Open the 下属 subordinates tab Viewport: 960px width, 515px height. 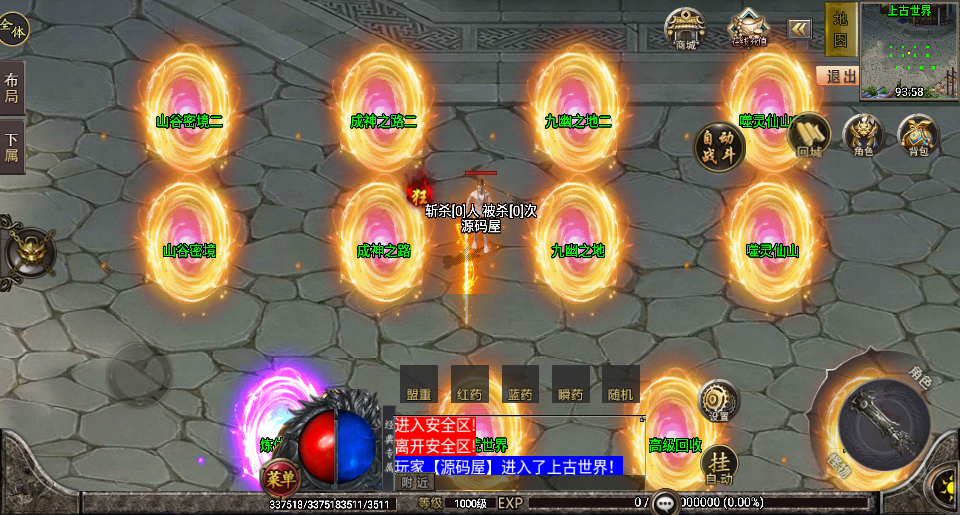point(12,148)
